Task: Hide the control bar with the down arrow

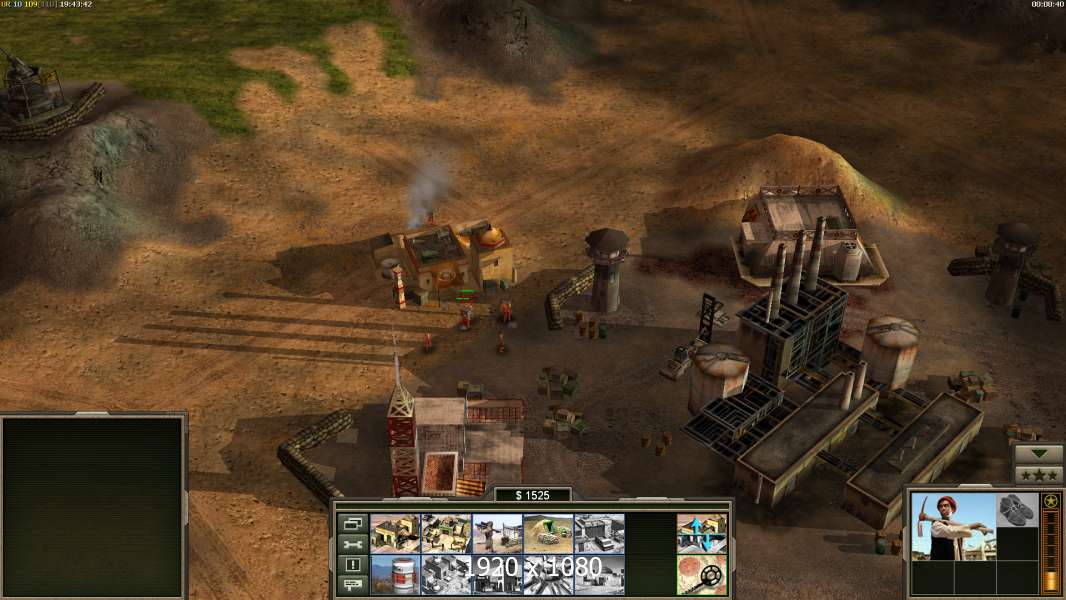Action: tap(1039, 453)
